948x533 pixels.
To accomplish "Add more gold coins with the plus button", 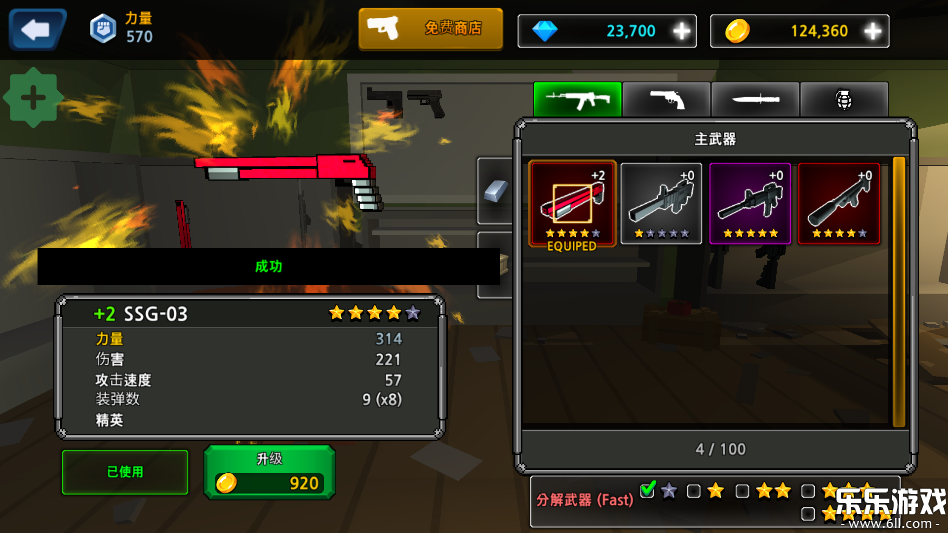I will point(873,31).
